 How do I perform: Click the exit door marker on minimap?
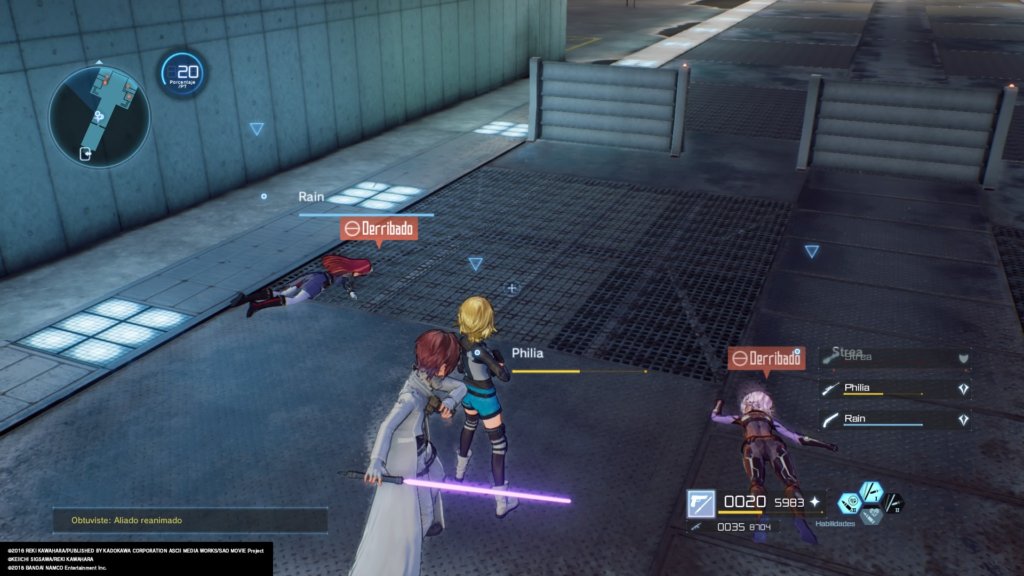87,153
